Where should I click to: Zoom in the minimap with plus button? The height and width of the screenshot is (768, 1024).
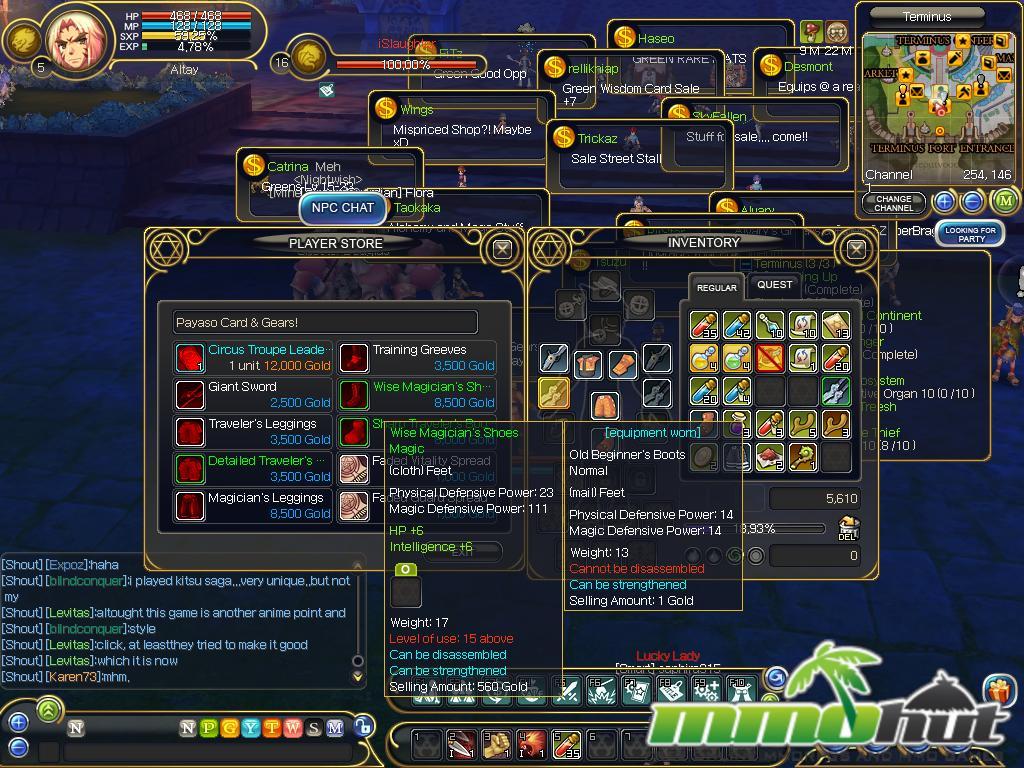coord(945,201)
